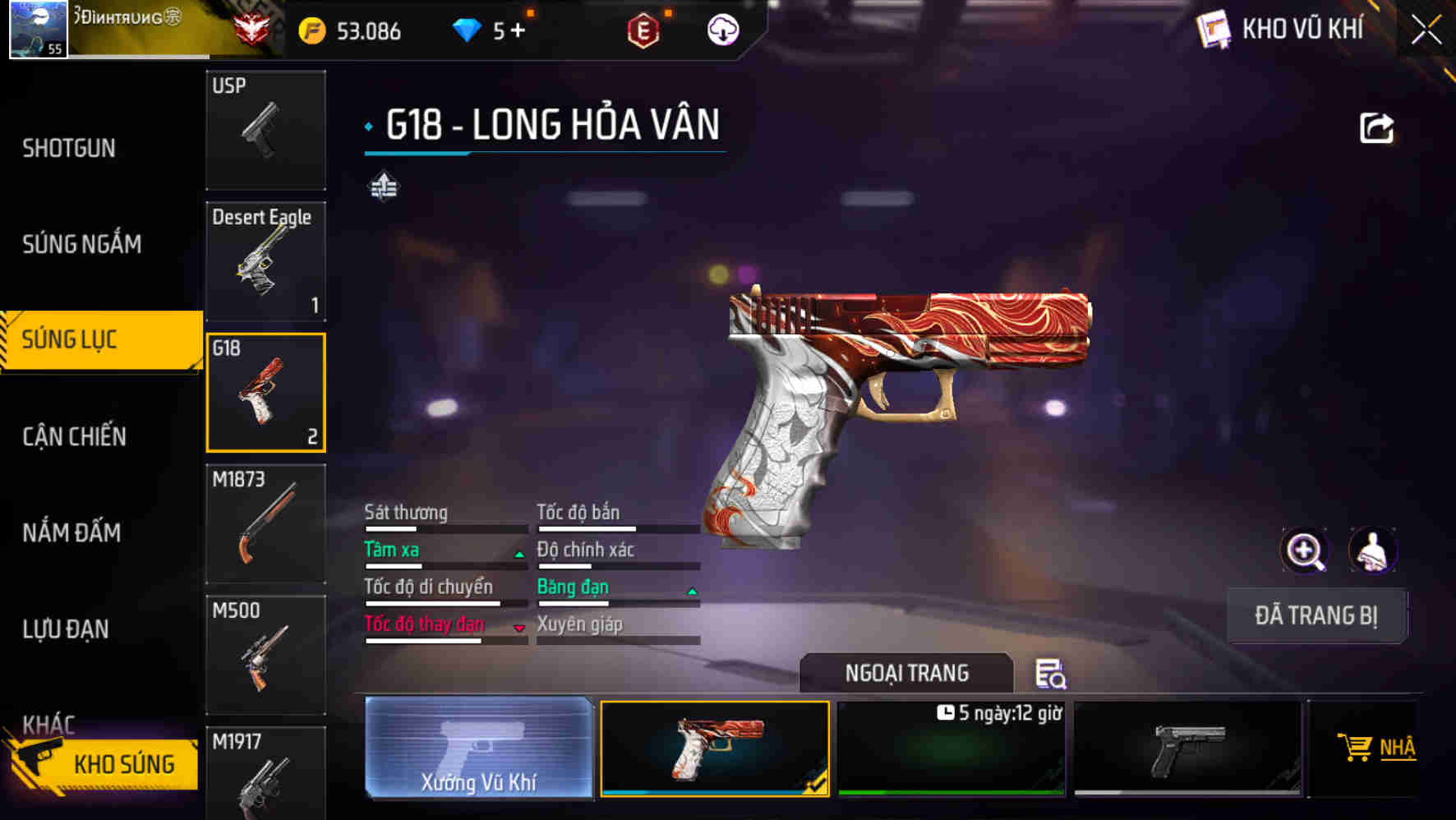
Task: Add diamonds with the plus button
Action: 518,30
